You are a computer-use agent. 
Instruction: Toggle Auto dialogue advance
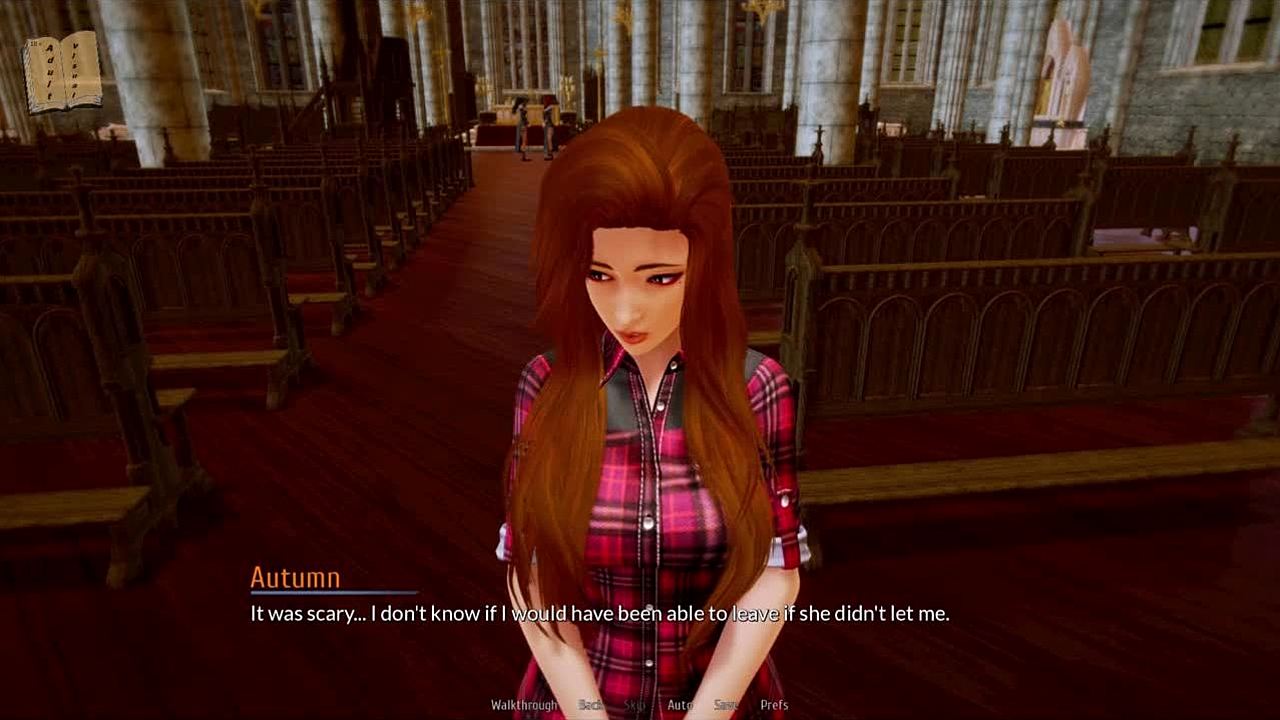click(680, 705)
